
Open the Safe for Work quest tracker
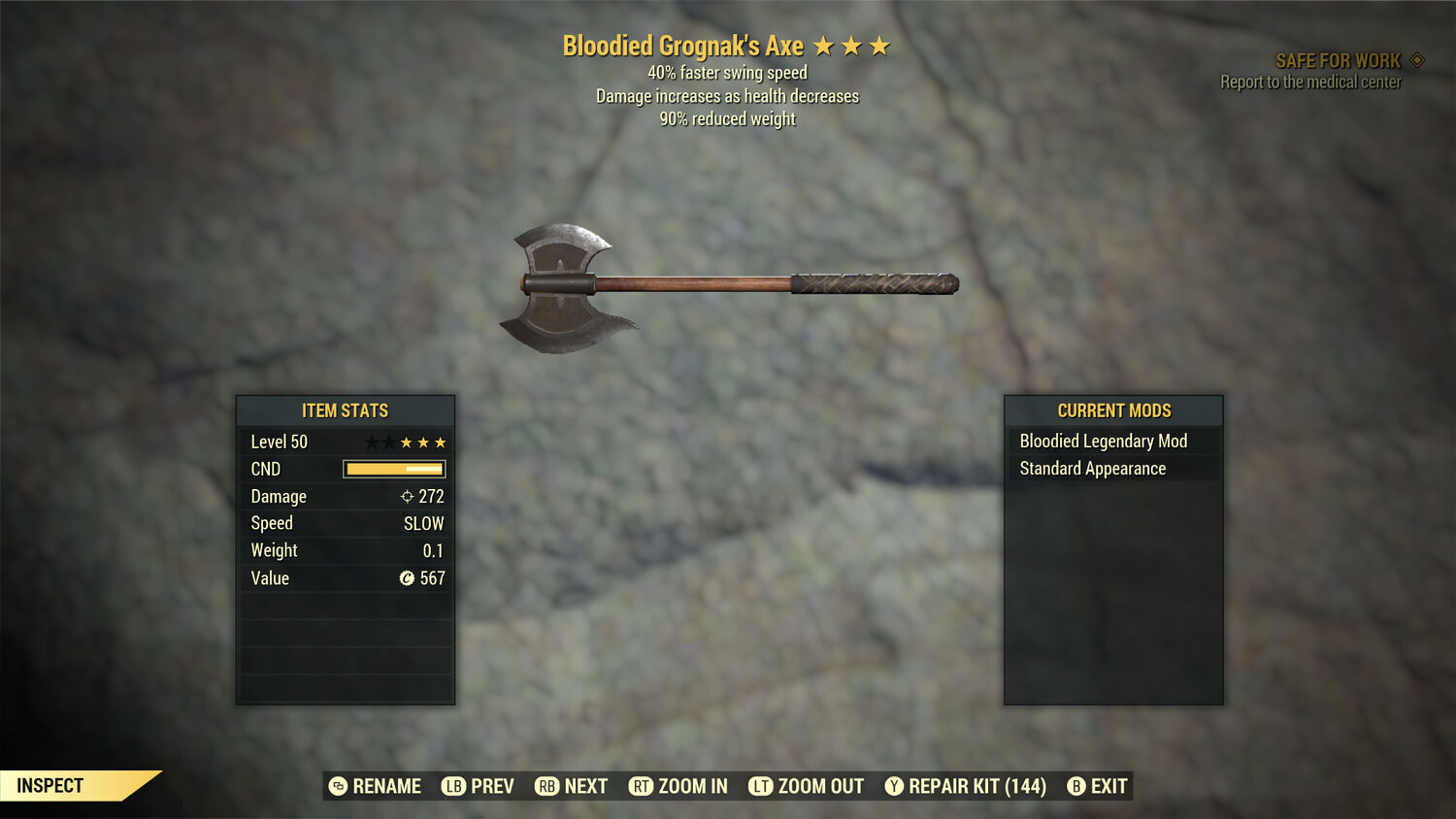(1338, 61)
